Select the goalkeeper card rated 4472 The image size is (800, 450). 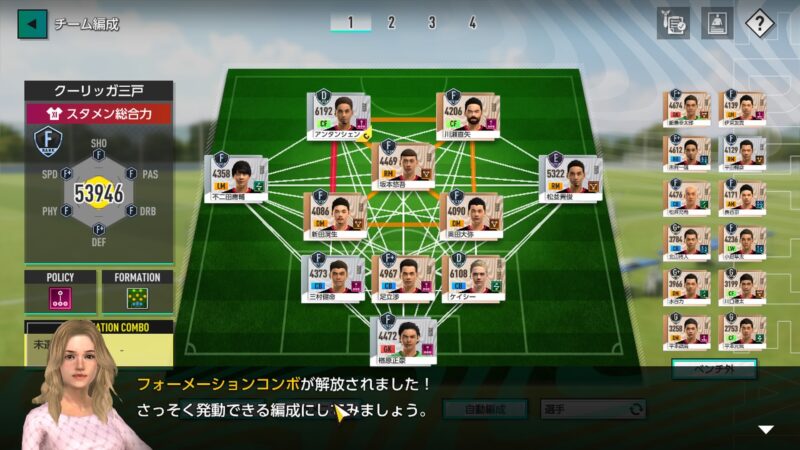click(x=403, y=340)
